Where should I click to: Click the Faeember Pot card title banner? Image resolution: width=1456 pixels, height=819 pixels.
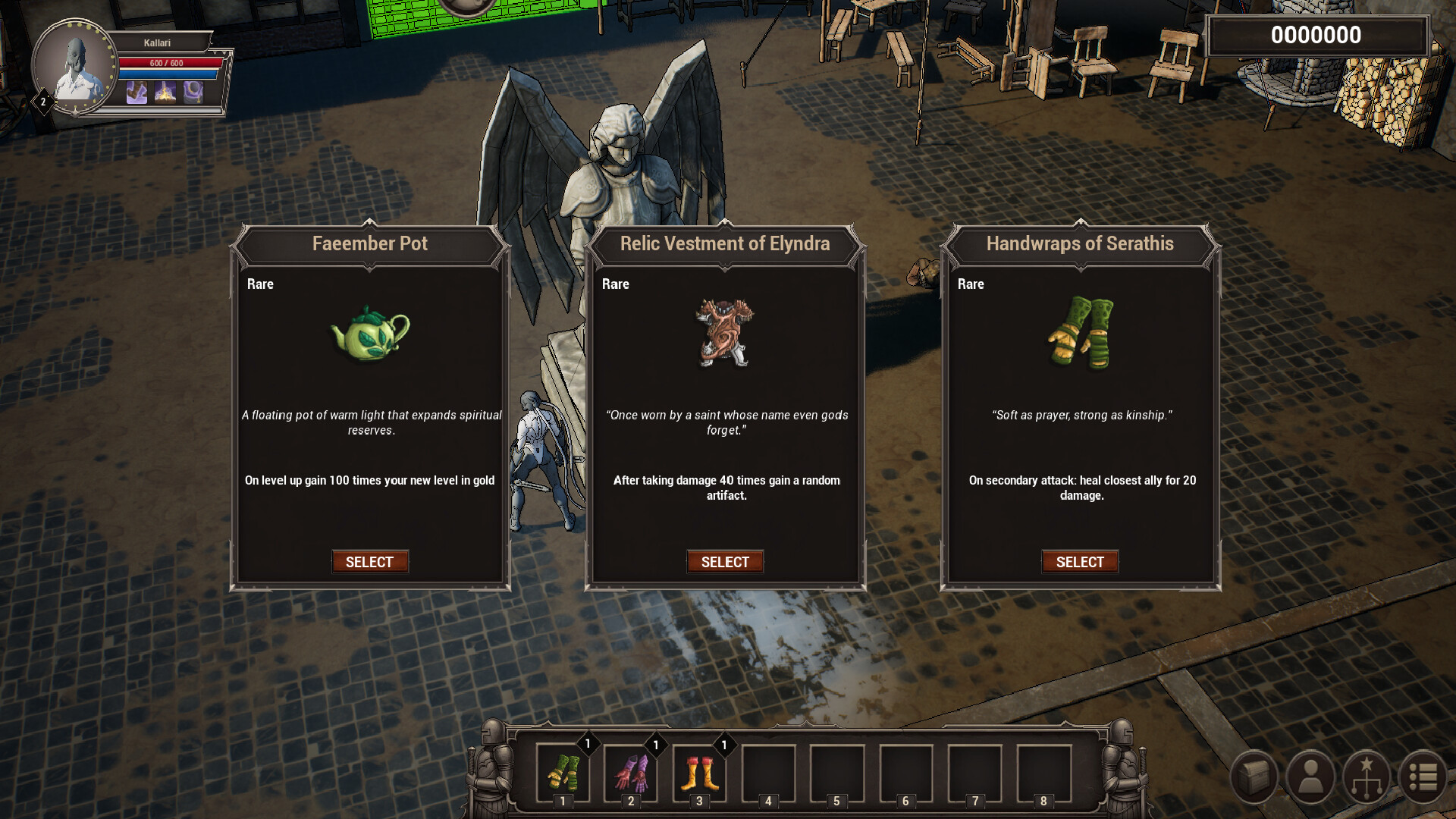tap(369, 244)
